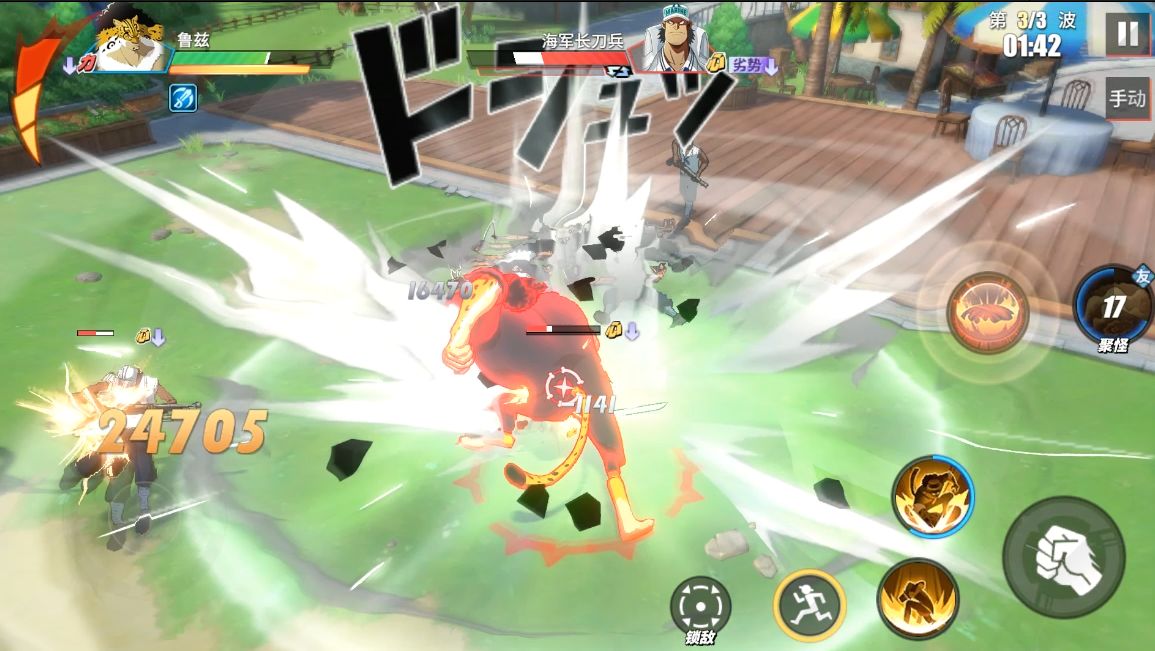Activate the 锁敌 lock-on target button
This screenshot has width=1155, height=651.
(x=700, y=605)
